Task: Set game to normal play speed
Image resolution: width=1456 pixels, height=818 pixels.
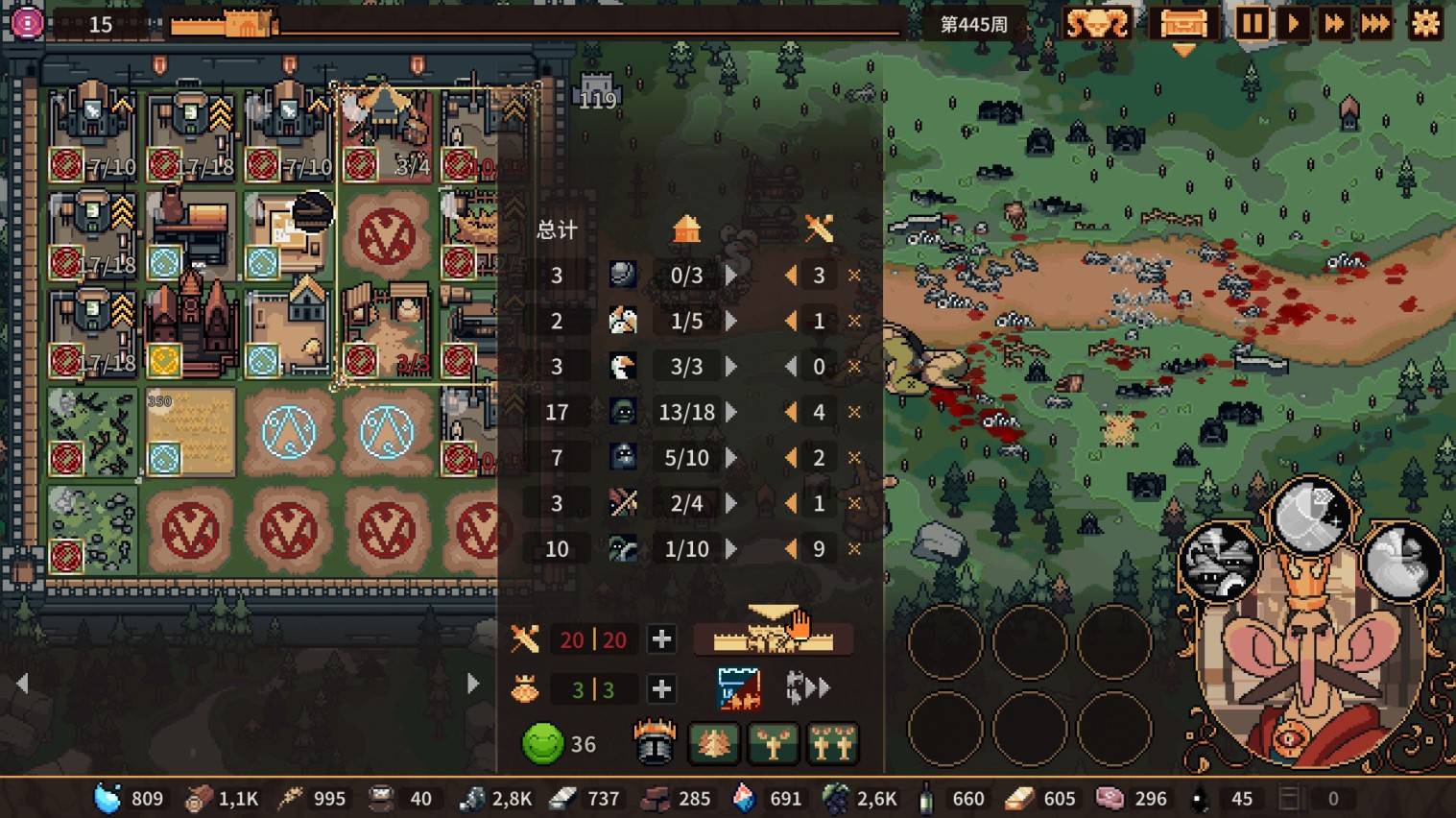Action: 1294,24
